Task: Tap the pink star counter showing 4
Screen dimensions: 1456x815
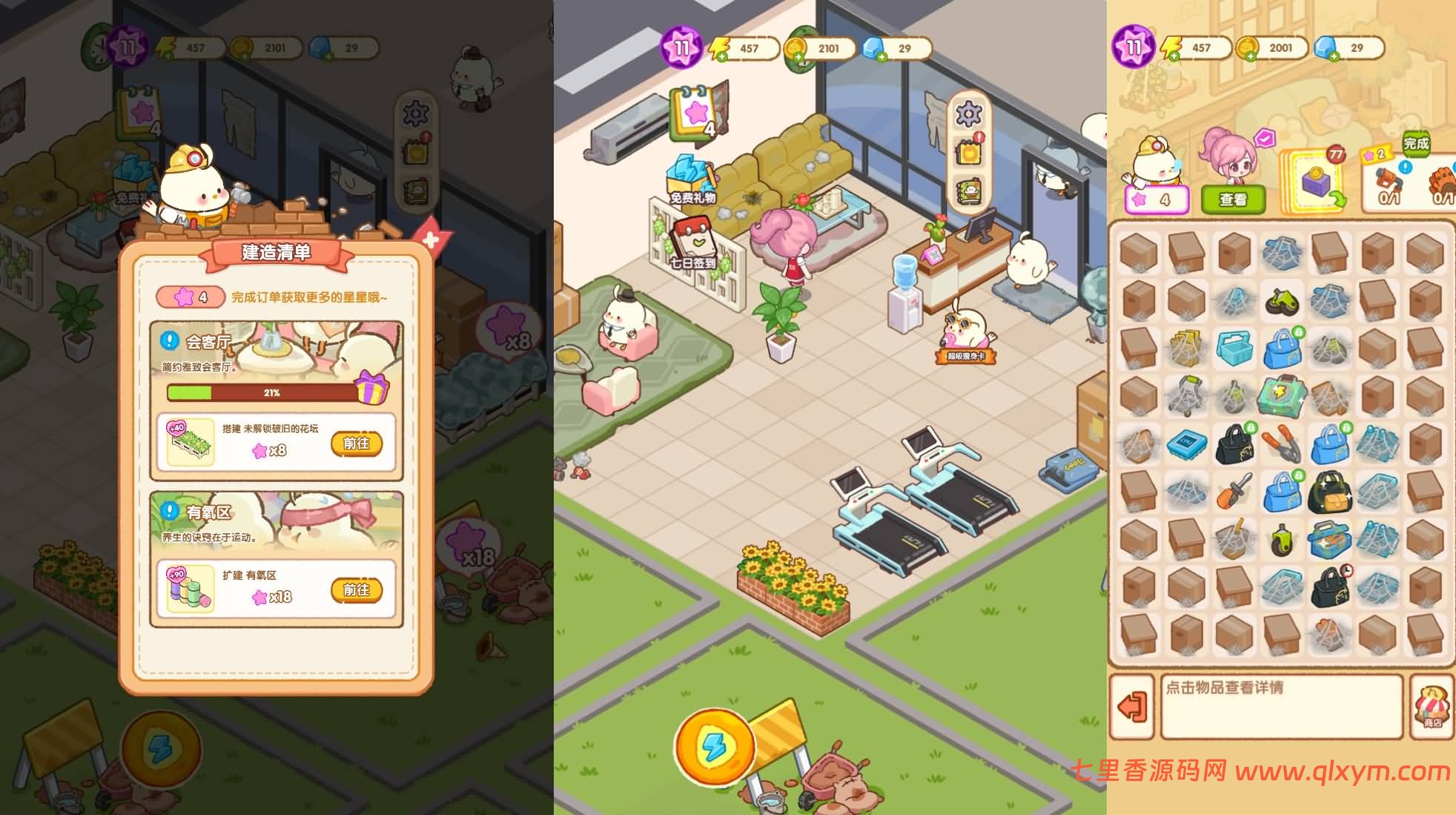Action: 1156,199
